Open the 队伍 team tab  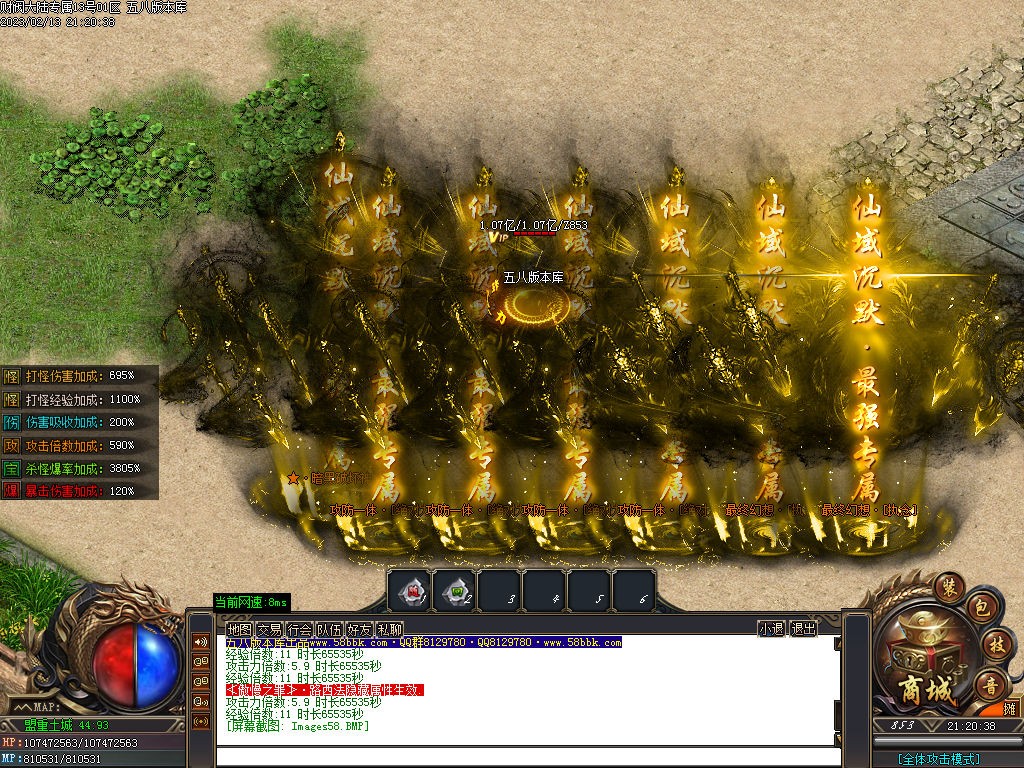tap(329, 629)
